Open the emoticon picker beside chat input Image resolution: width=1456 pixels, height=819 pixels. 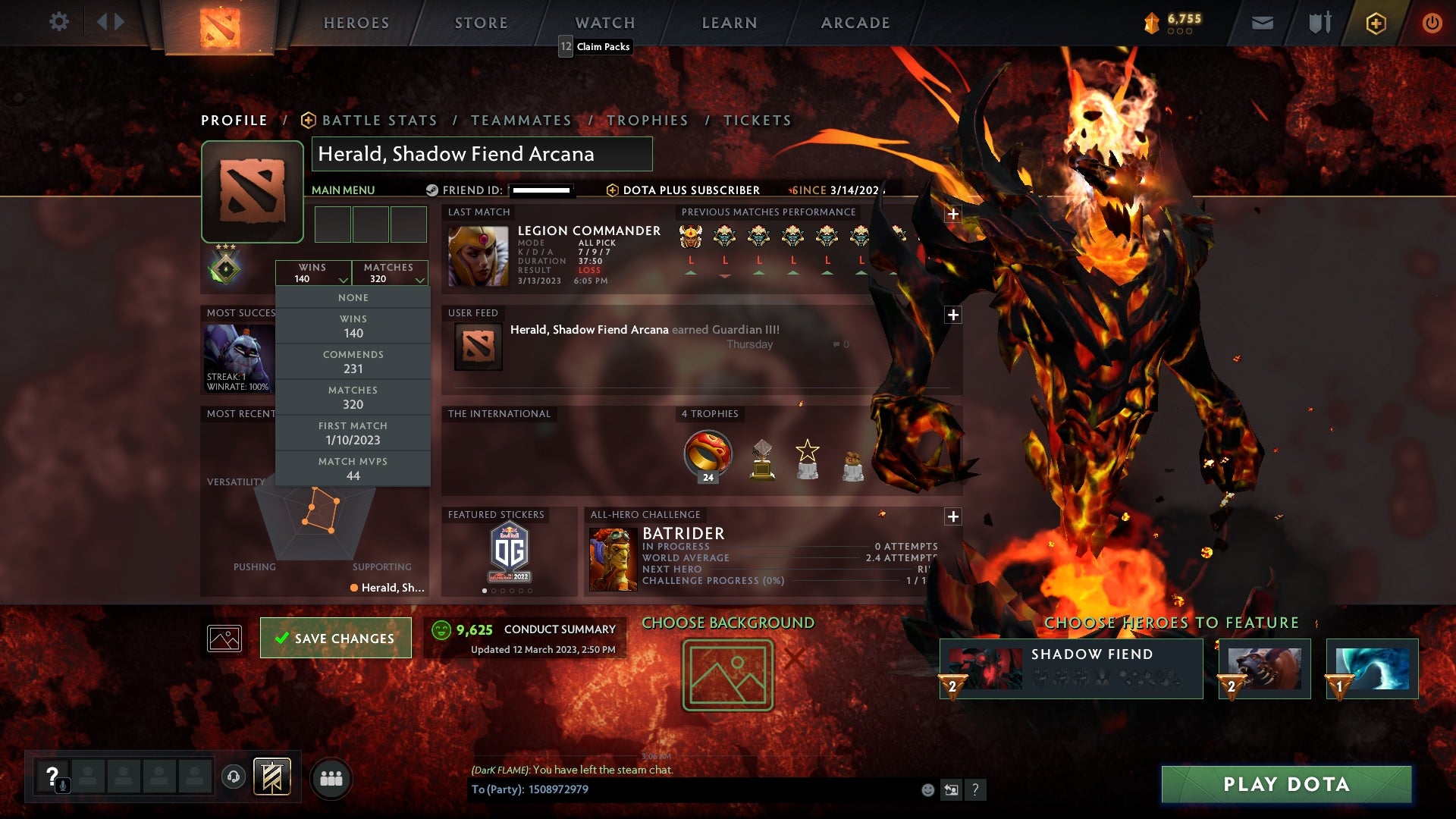tap(927, 790)
